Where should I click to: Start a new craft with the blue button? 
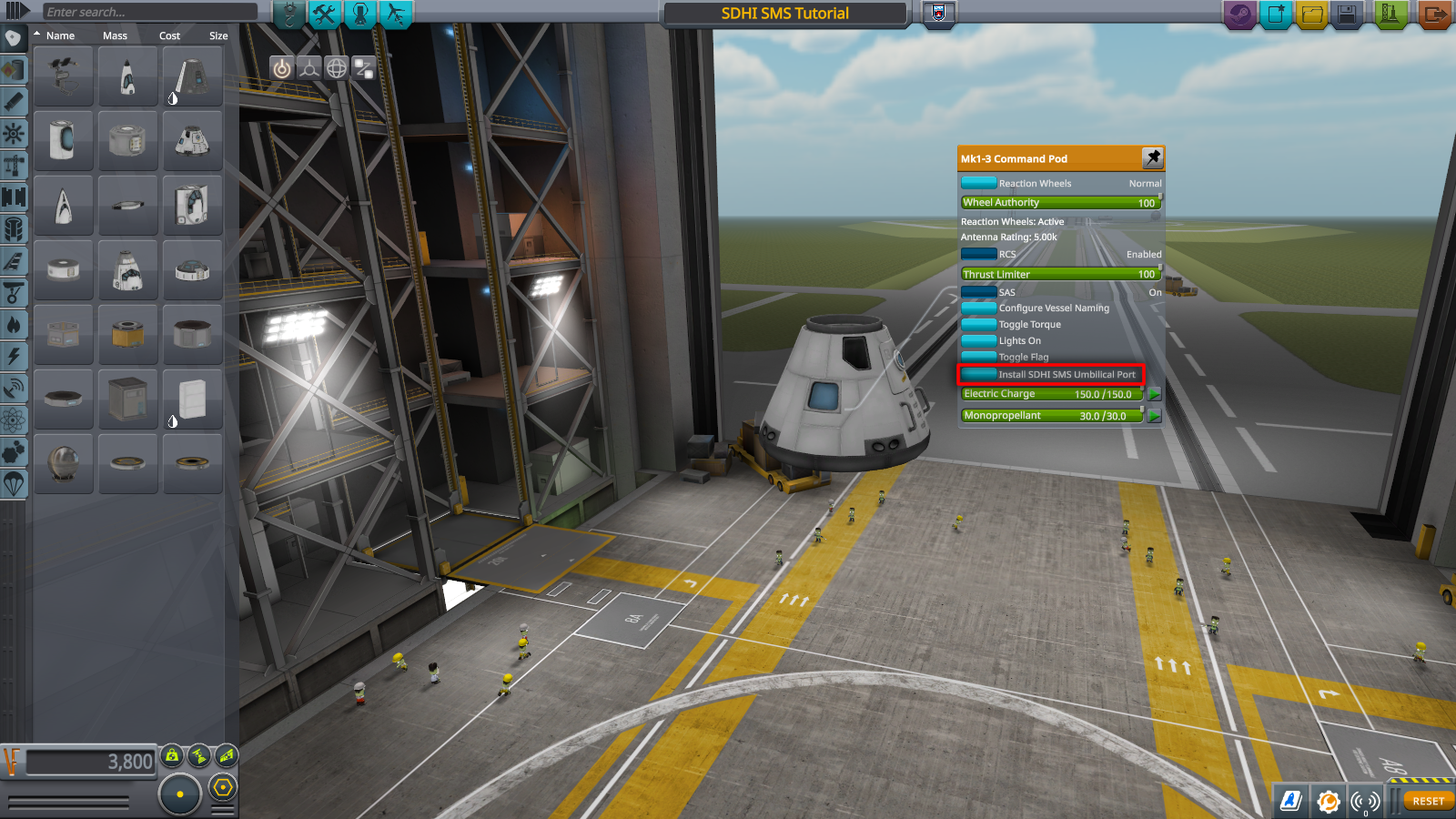1276,15
